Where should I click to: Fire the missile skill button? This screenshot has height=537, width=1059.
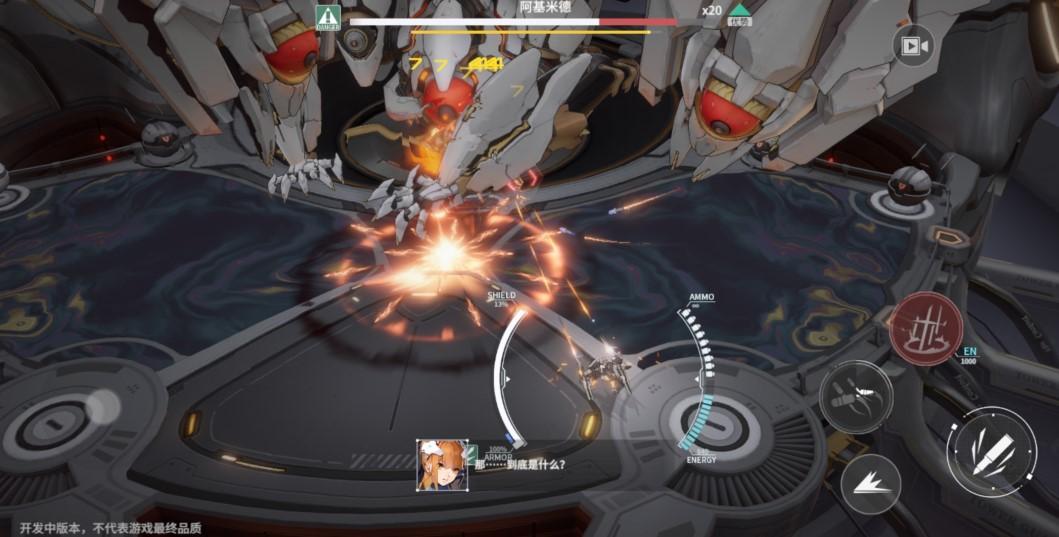pos(855,396)
